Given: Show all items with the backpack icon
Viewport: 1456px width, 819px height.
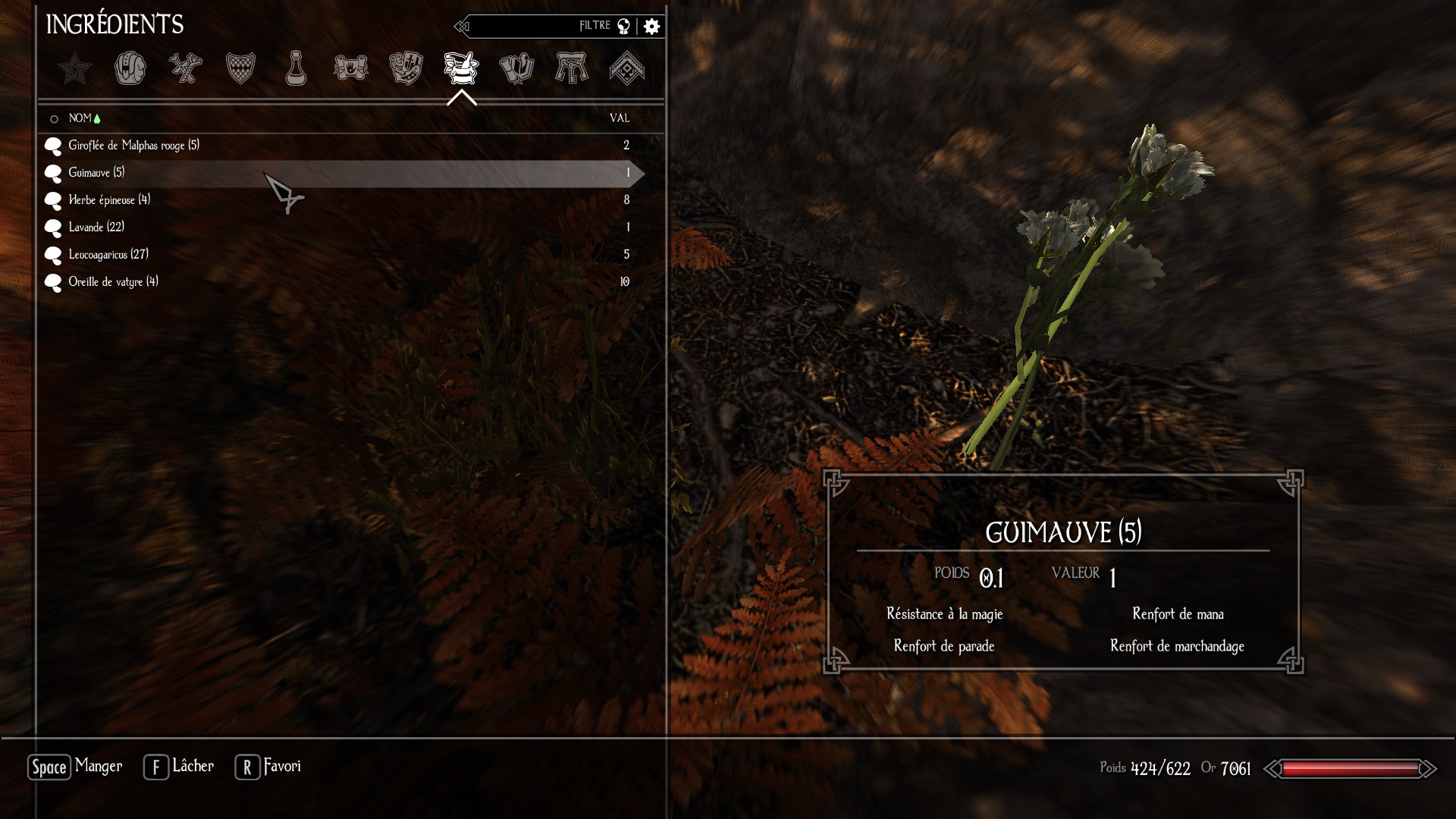Looking at the screenshot, I should click(130, 68).
